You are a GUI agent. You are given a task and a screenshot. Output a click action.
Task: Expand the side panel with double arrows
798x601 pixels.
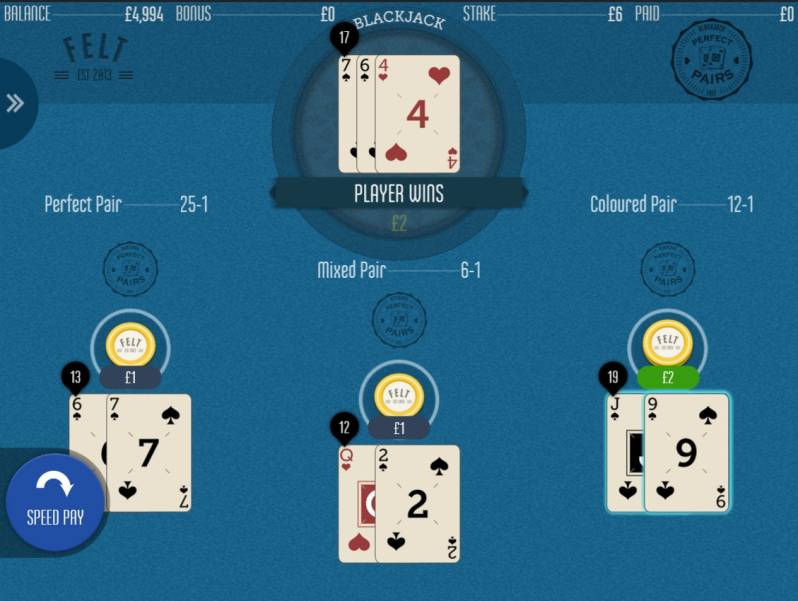[15, 103]
